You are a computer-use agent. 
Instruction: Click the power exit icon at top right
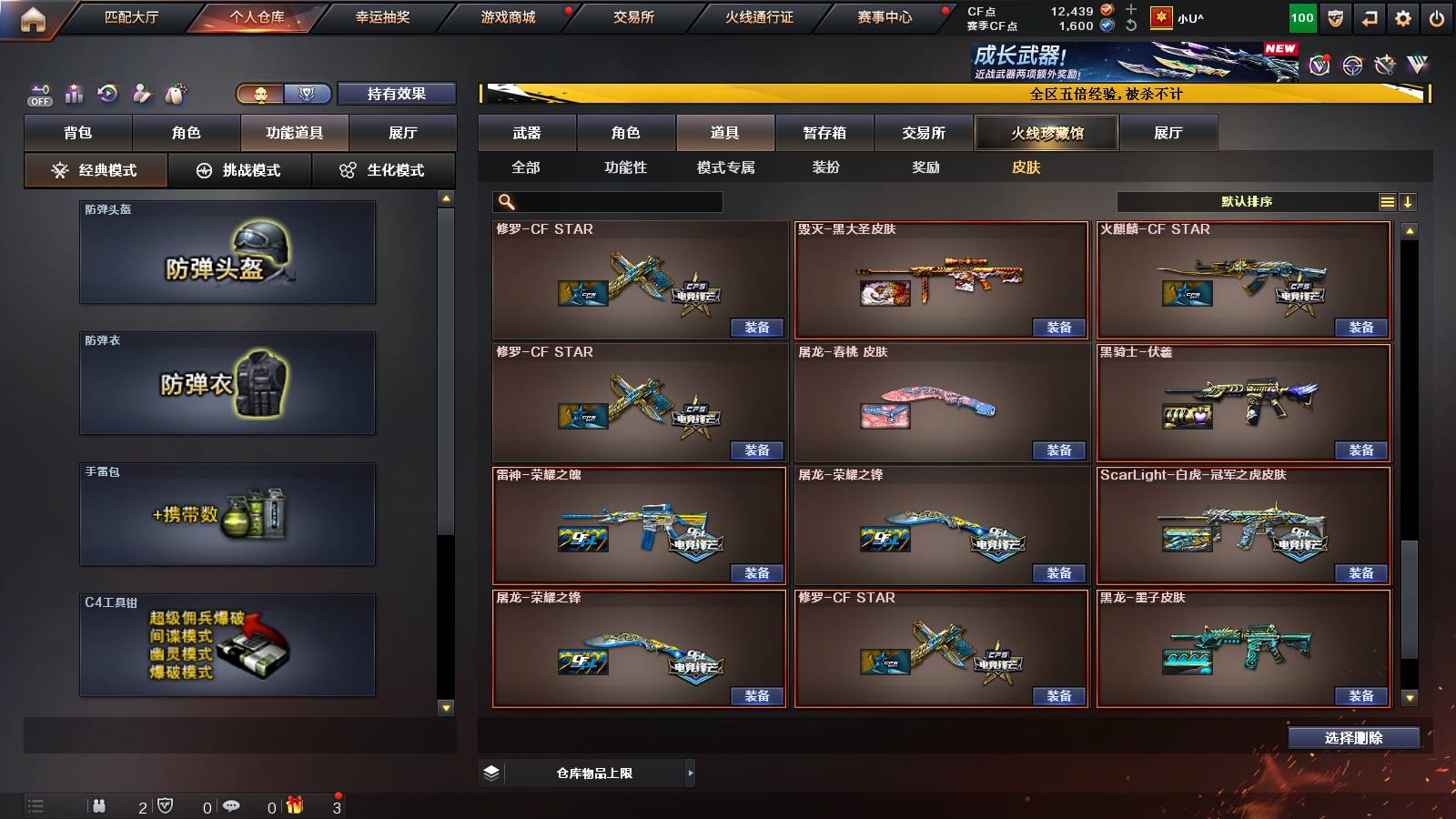click(x=1438, y=16)
